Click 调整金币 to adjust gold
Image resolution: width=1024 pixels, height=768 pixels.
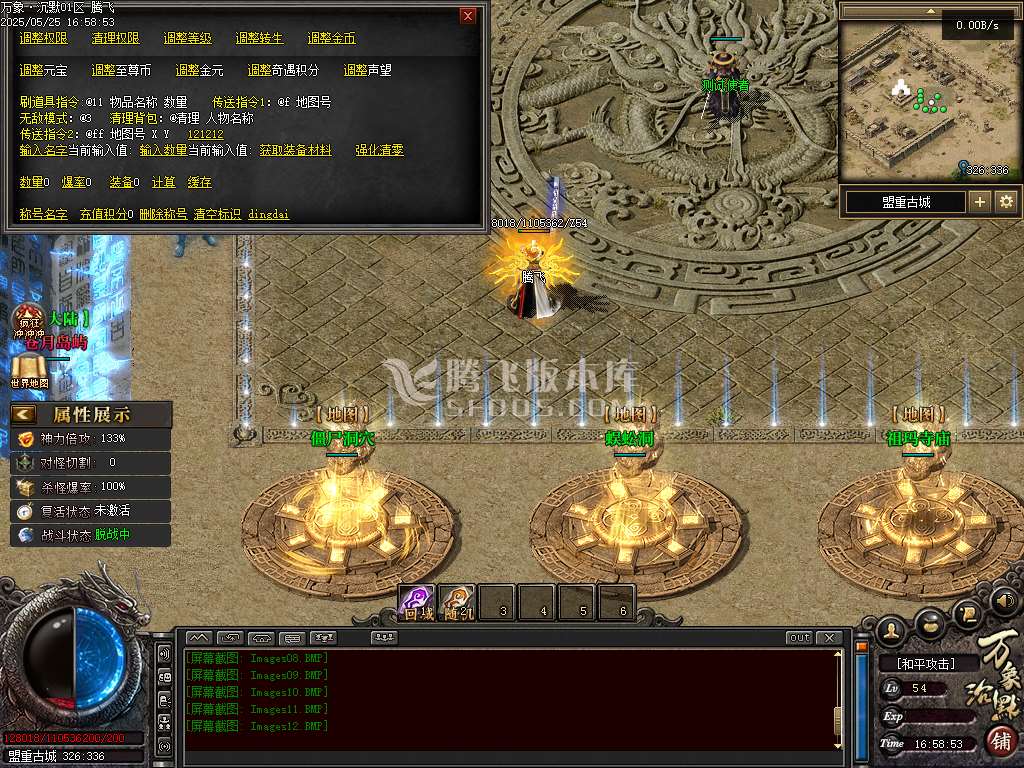[x=331, y=38]
